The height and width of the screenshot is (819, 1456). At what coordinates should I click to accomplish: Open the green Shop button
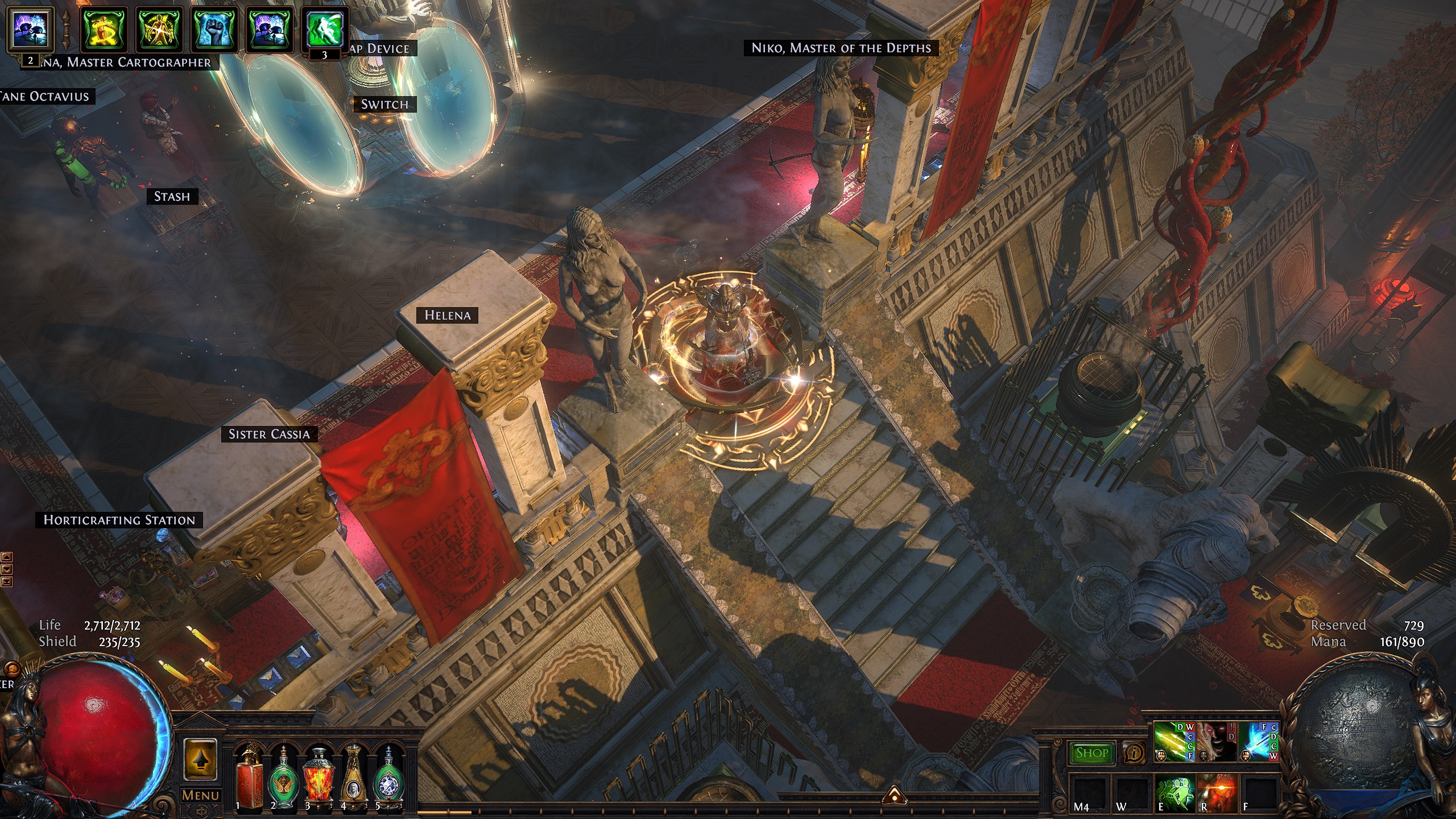(1091, 753)
